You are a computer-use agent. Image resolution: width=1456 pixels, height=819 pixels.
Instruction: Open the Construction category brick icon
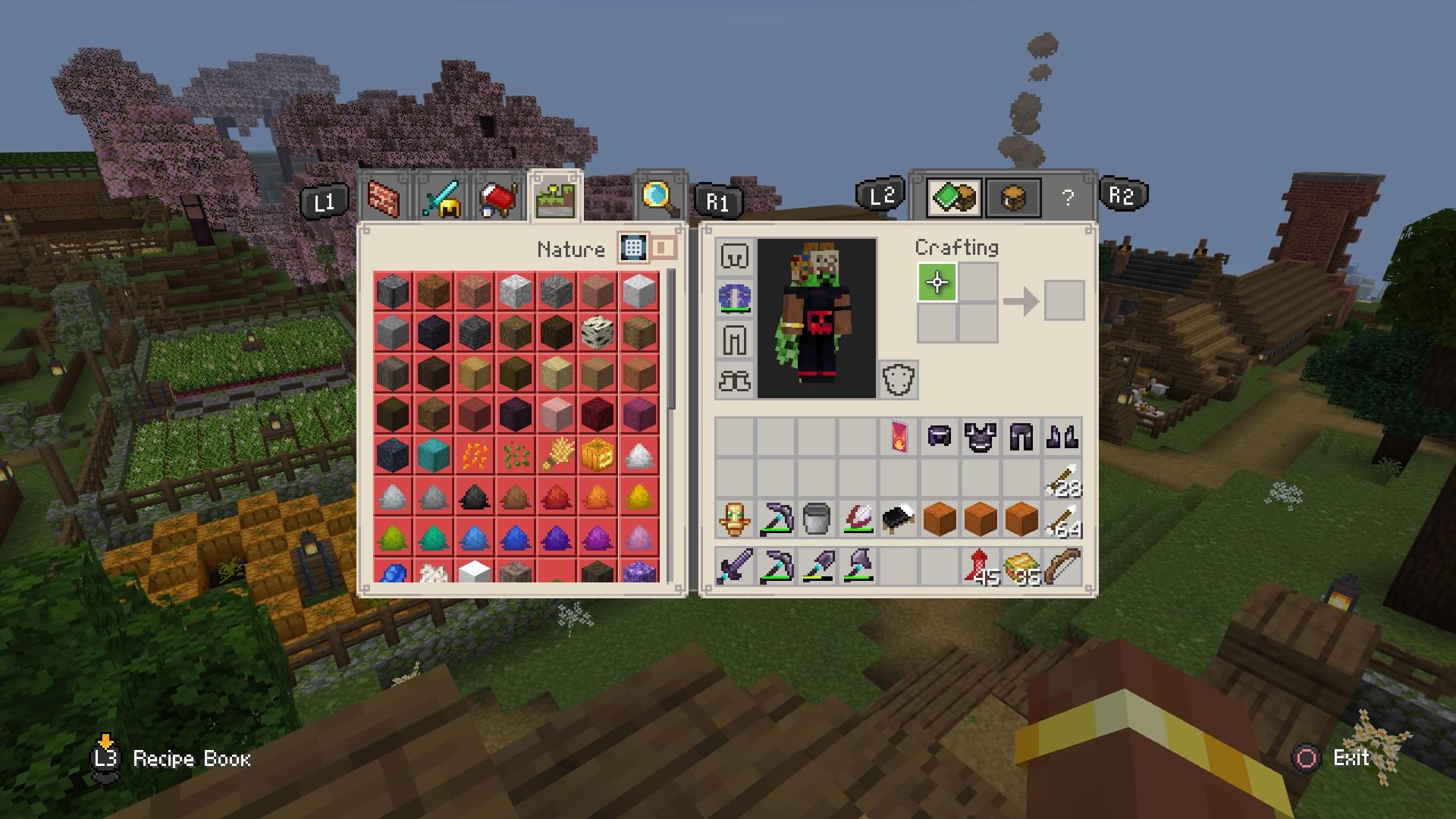[383, 199]
